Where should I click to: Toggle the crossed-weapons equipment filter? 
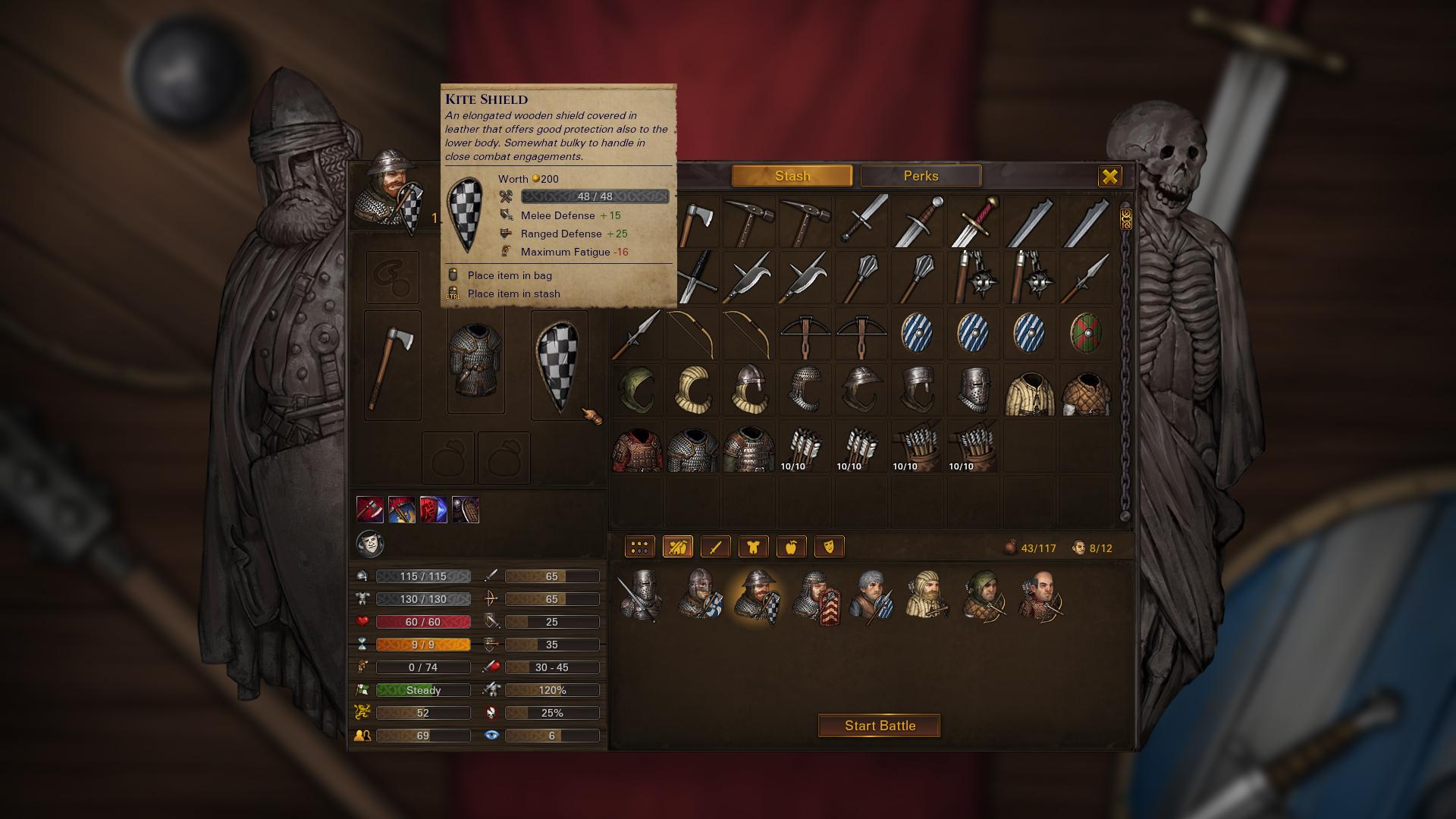678,546
